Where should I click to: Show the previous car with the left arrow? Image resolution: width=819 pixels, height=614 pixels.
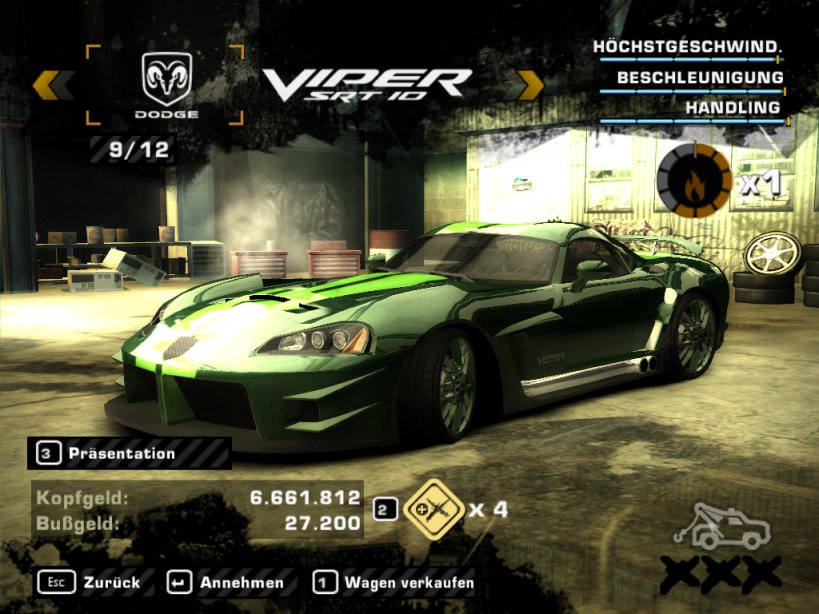53,85
